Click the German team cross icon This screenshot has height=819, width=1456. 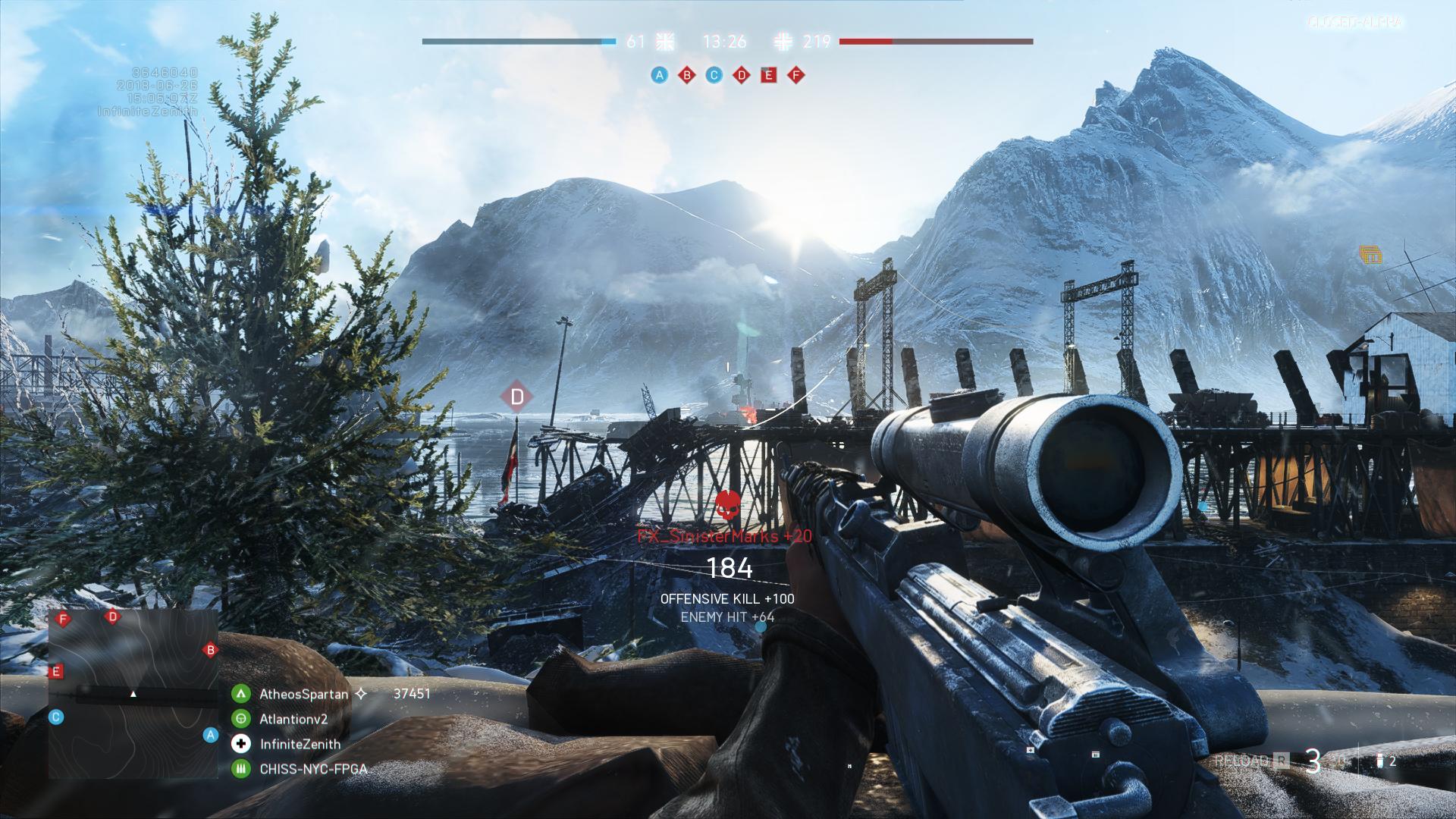[784, 42]
